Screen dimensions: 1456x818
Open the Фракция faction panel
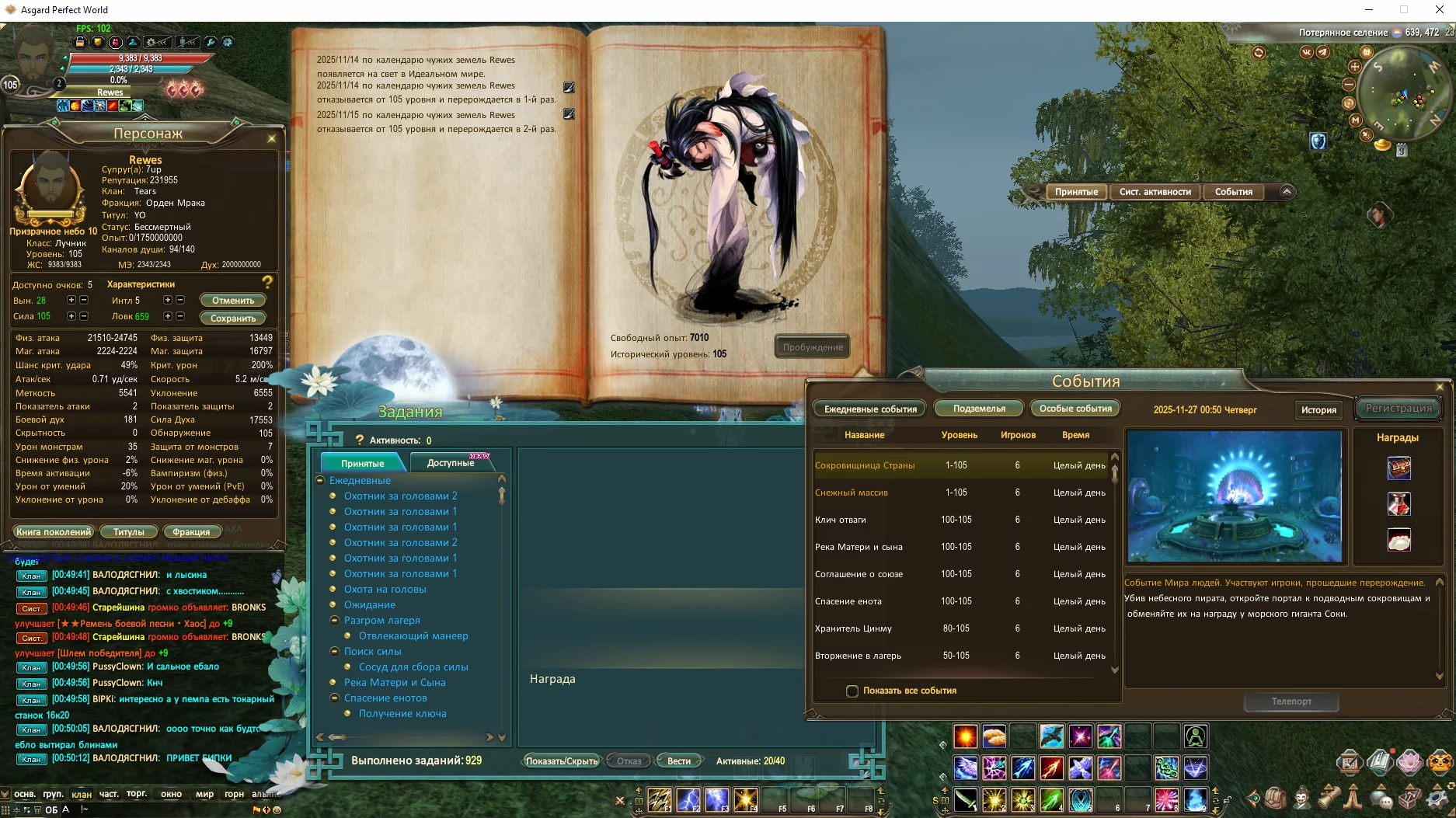point(191,531)
